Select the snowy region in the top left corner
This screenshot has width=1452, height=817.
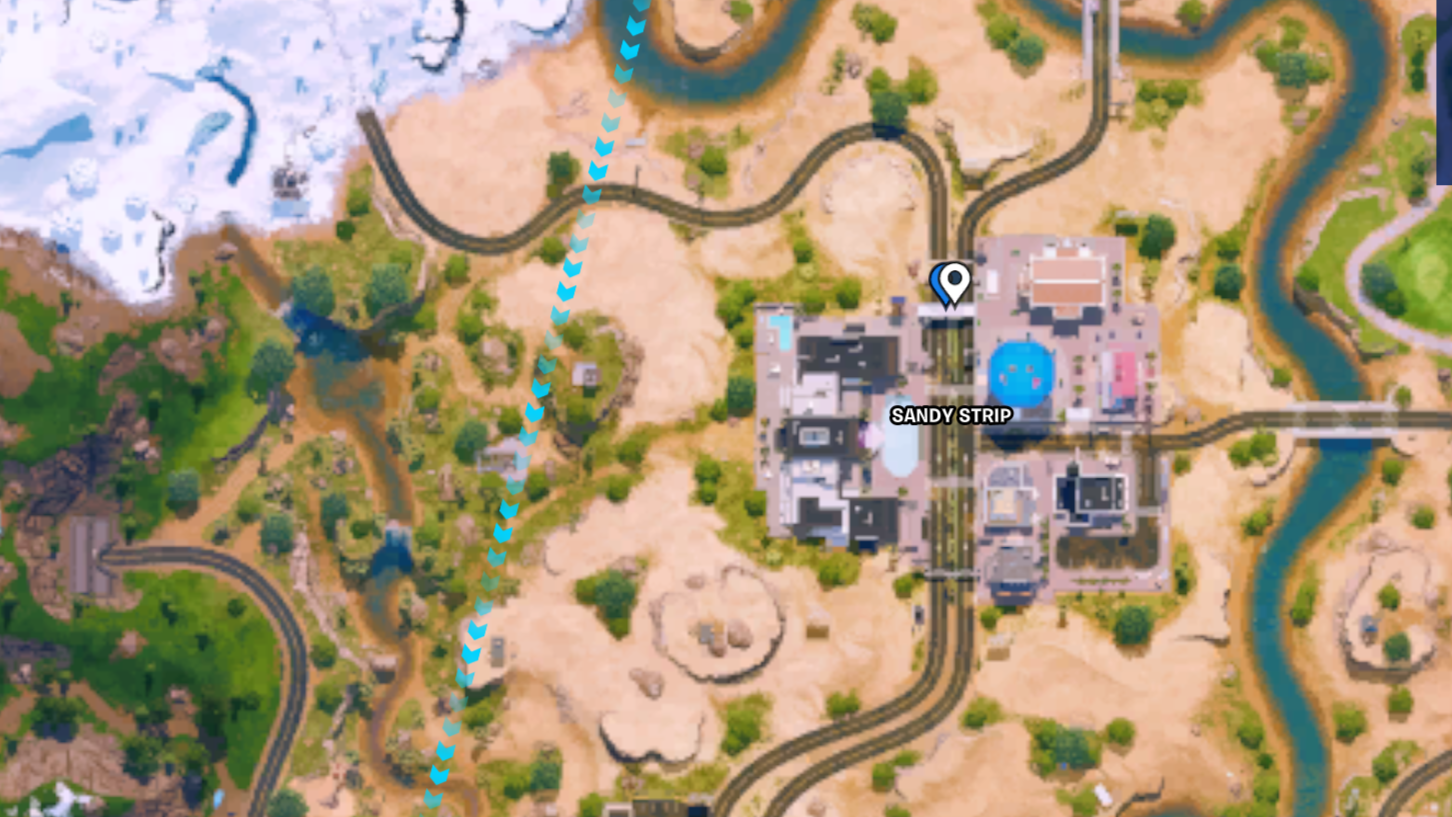pyautogui.click(x=100, y=80)
